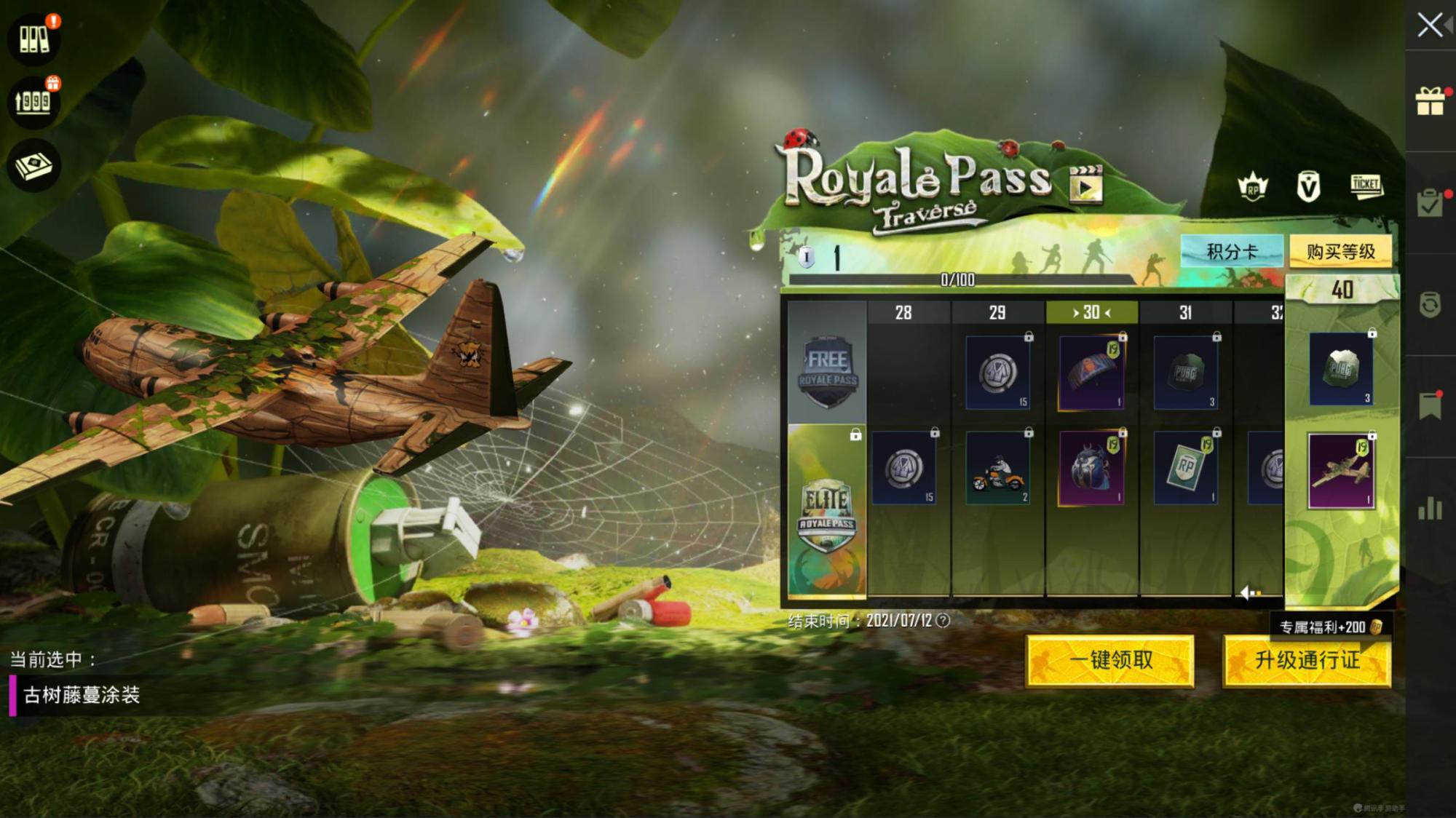Viewport: 1456px width, 818px height.
Task: Open the RP crown icon
Action: coord(1253,188)
